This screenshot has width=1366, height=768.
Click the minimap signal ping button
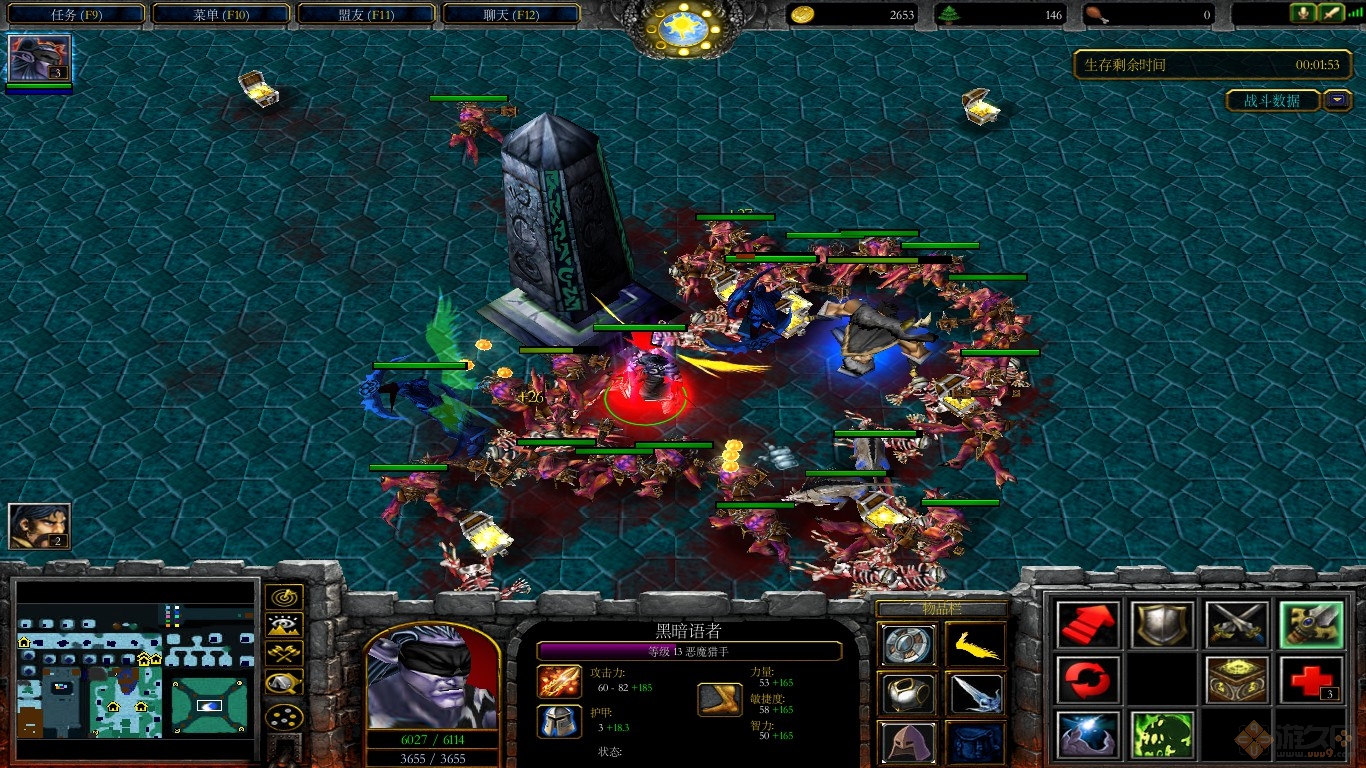(x=284, y=597)
